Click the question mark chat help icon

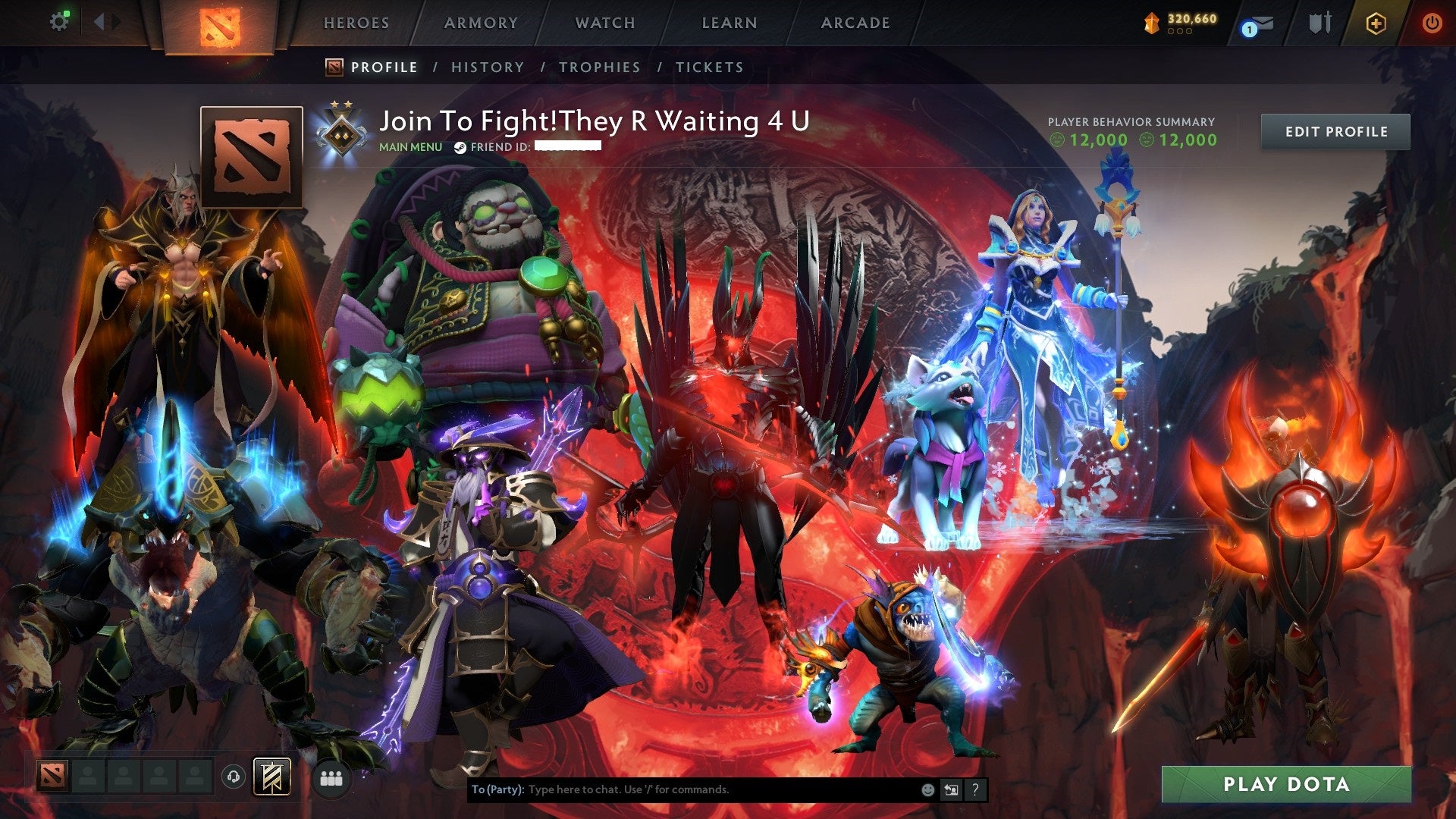click(x=974, y=789)
